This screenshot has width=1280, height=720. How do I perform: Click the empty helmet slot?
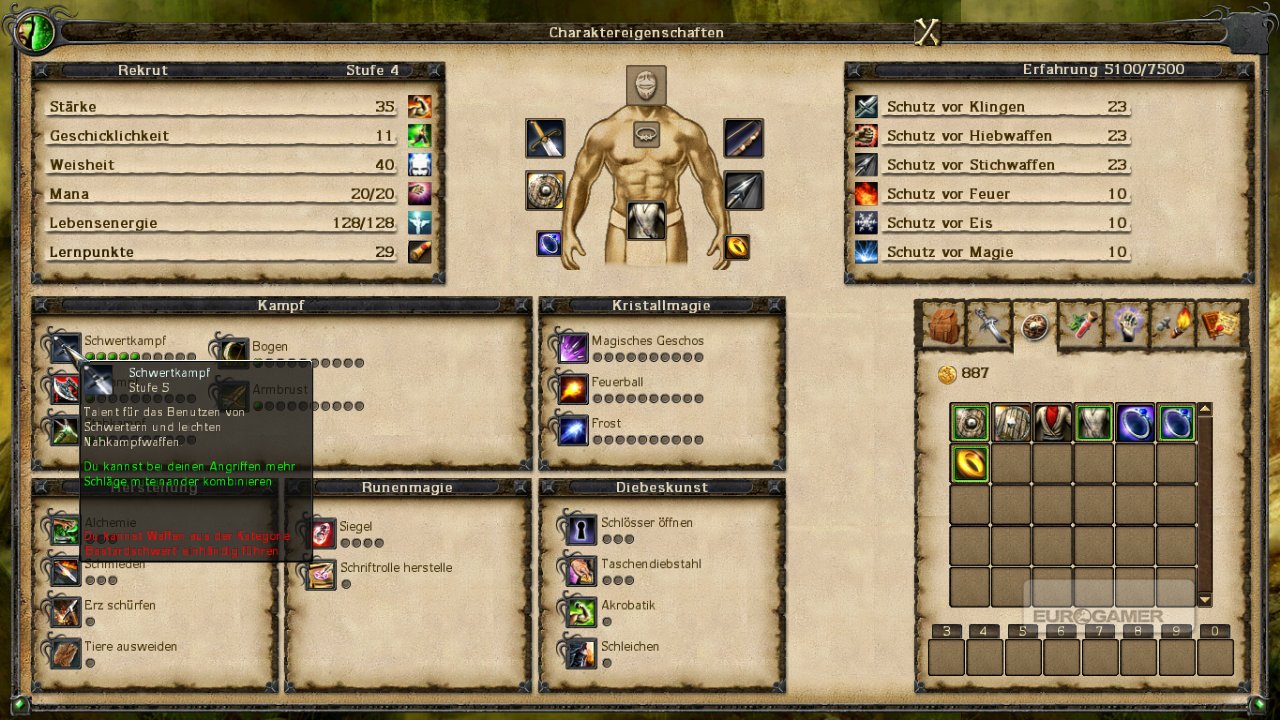click(646, 86)
